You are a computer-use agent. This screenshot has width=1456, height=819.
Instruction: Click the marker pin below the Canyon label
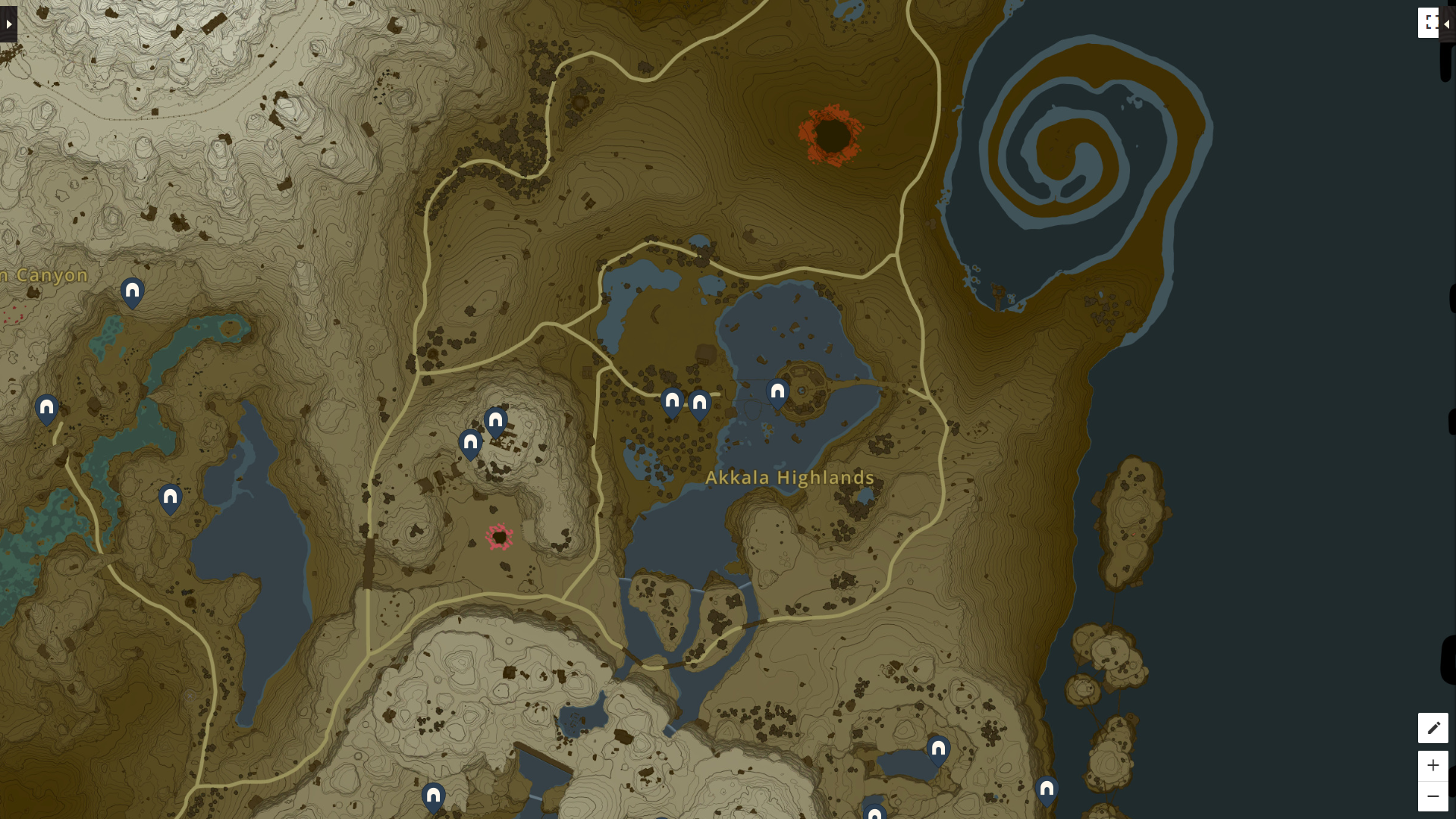point(131,290)
